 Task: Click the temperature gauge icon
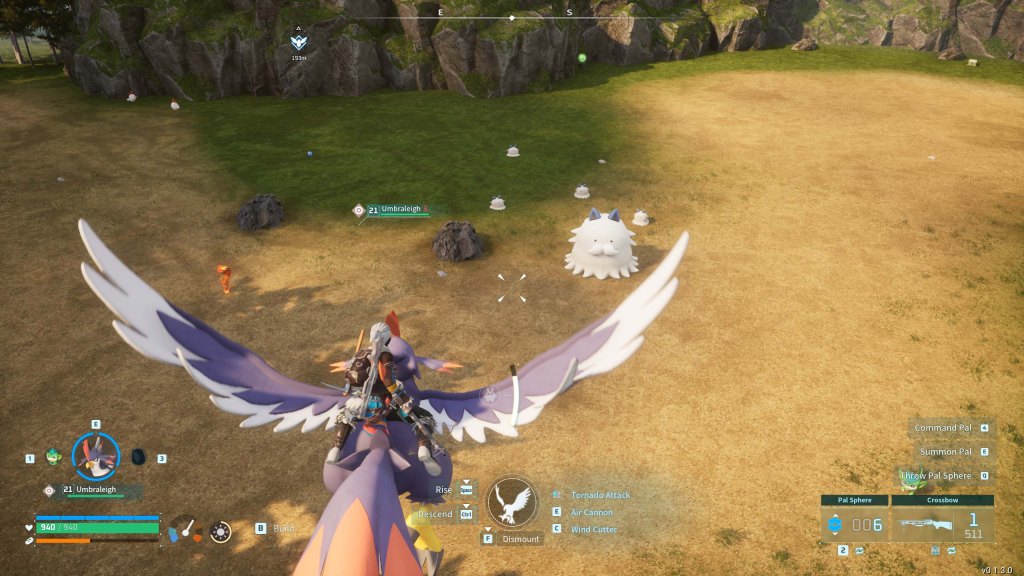186,529
